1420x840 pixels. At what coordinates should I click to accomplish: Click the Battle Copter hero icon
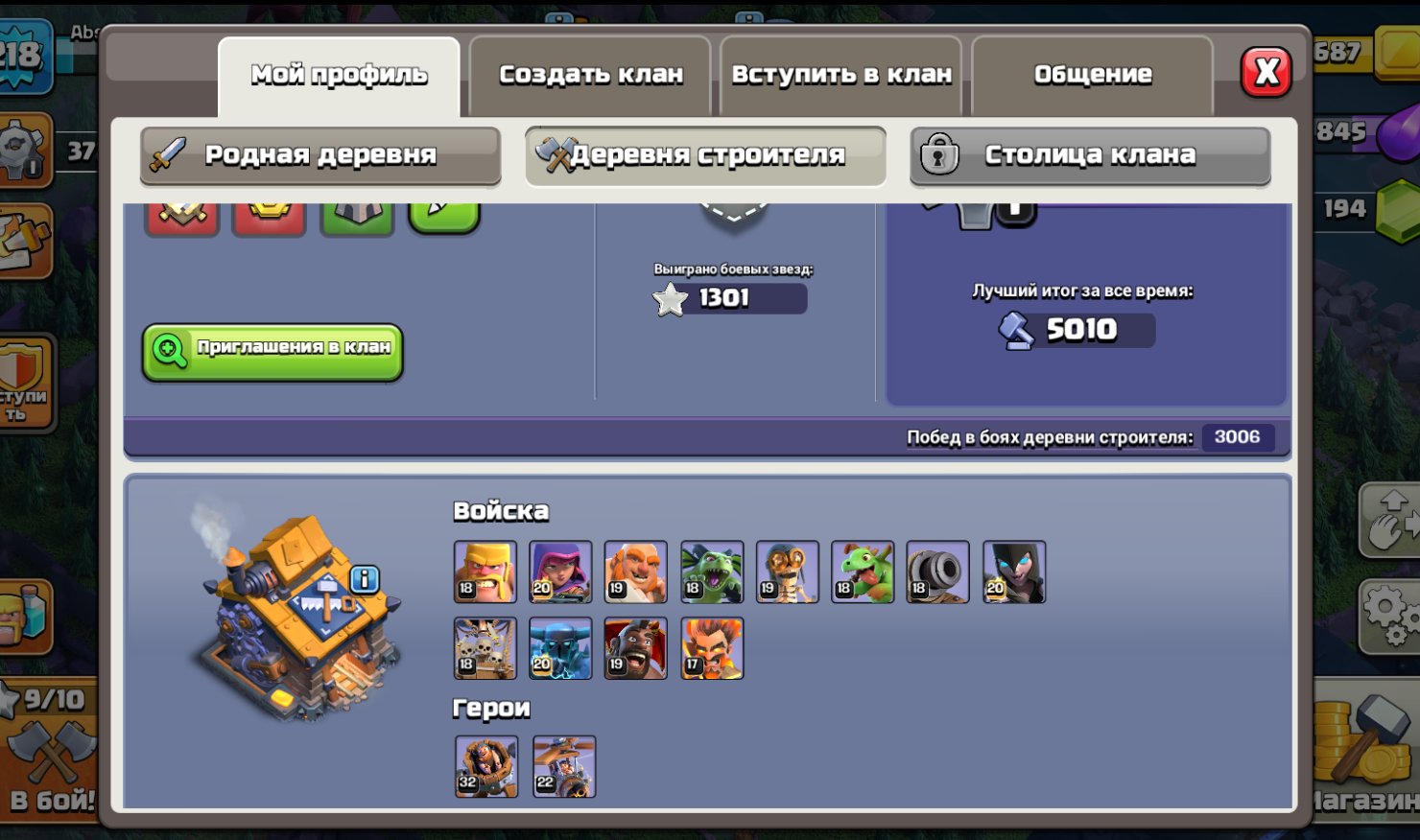561,765
